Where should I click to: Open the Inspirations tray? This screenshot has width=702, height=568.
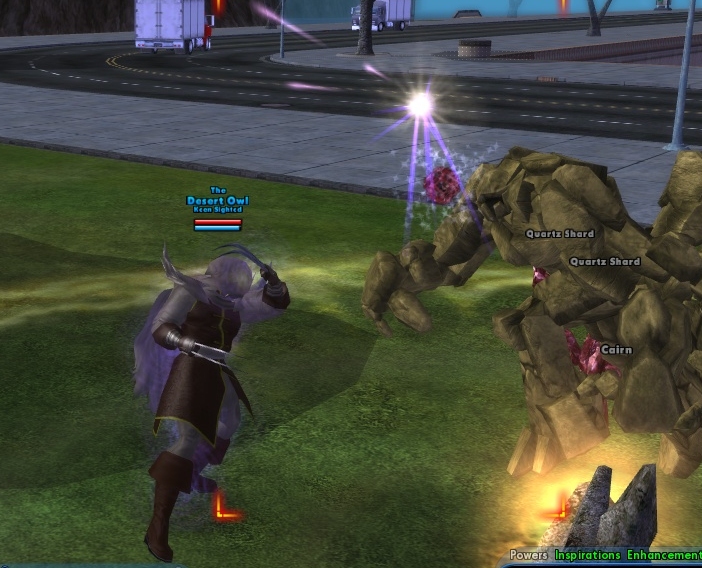coord(588,555)
